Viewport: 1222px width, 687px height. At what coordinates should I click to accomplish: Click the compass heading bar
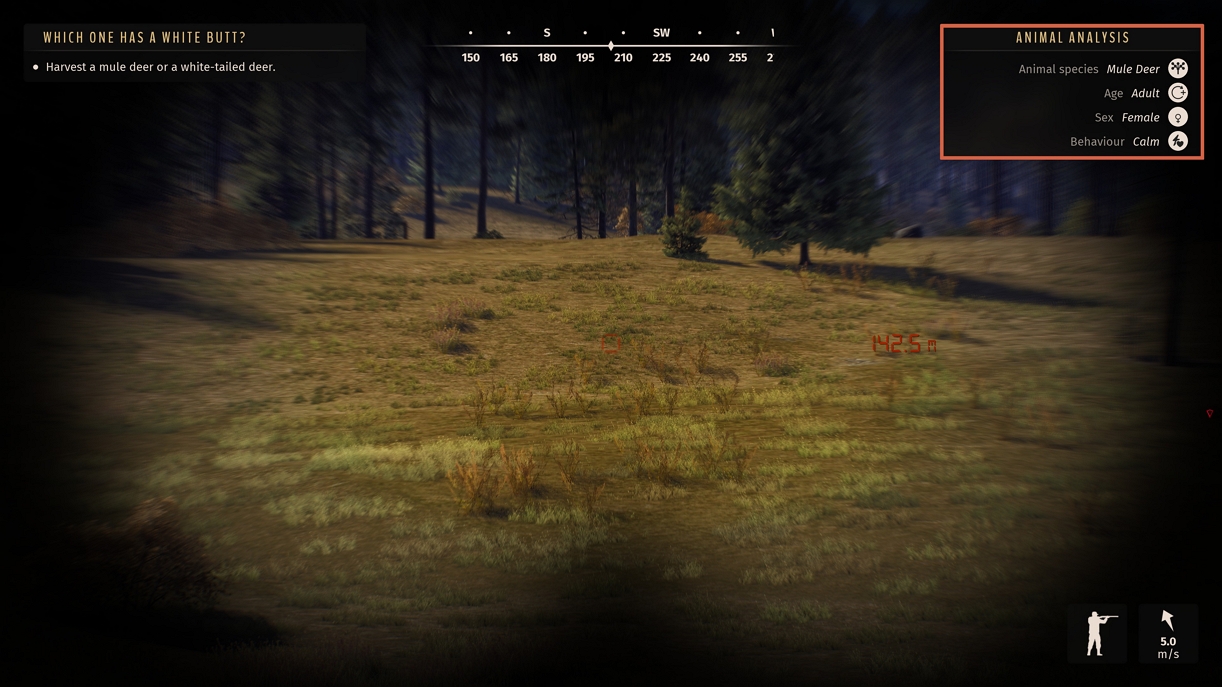point(612,46)
